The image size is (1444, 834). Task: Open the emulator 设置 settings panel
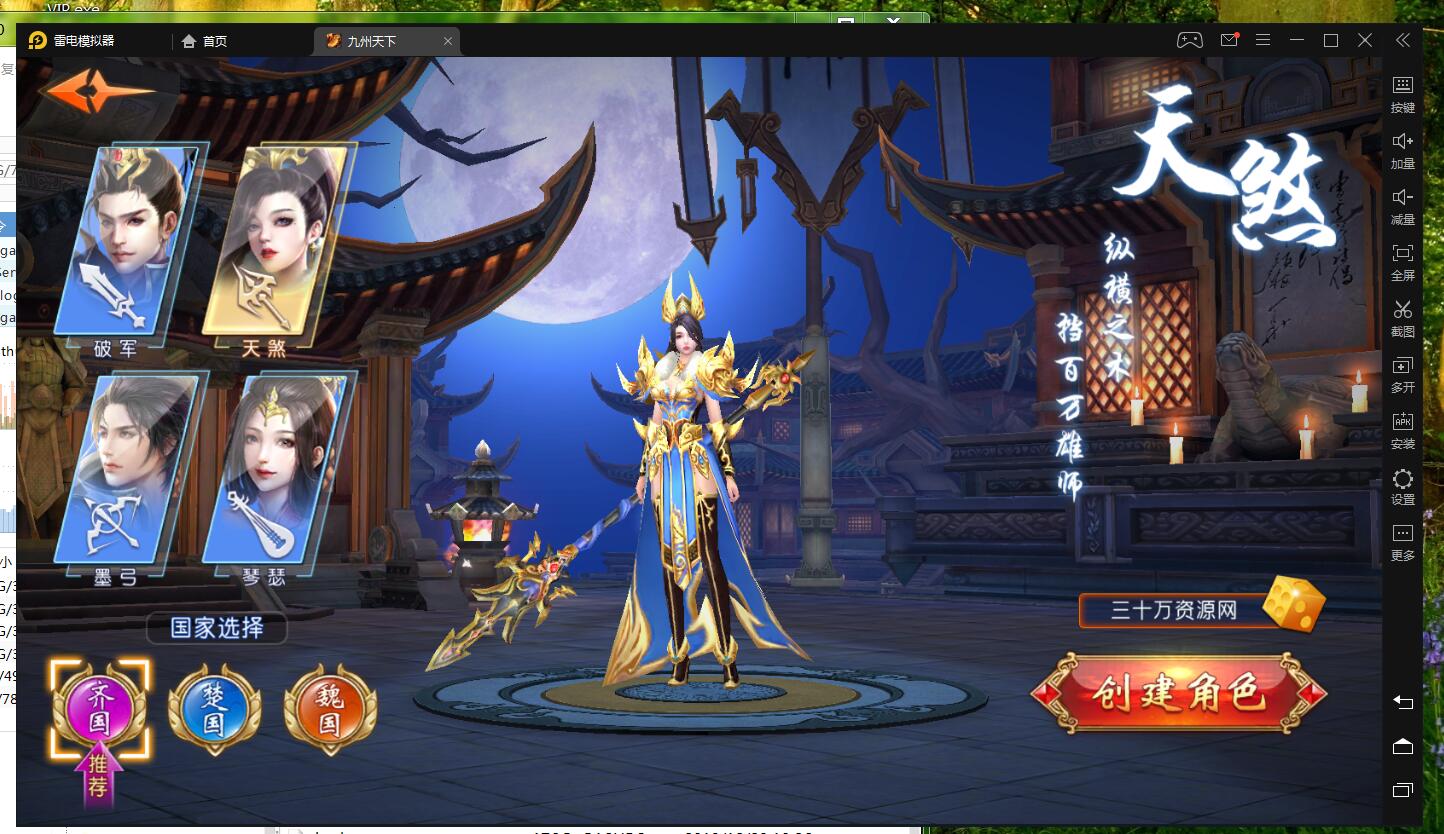1403,486
